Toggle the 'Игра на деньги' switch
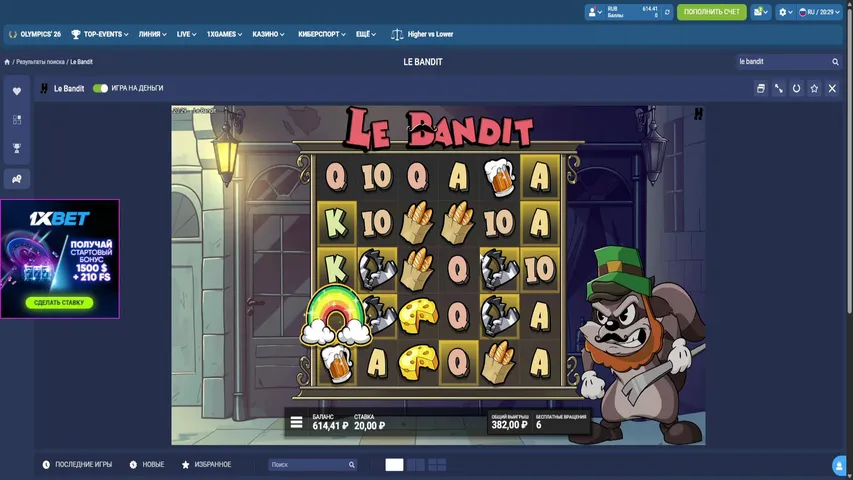 coord(100,88)
